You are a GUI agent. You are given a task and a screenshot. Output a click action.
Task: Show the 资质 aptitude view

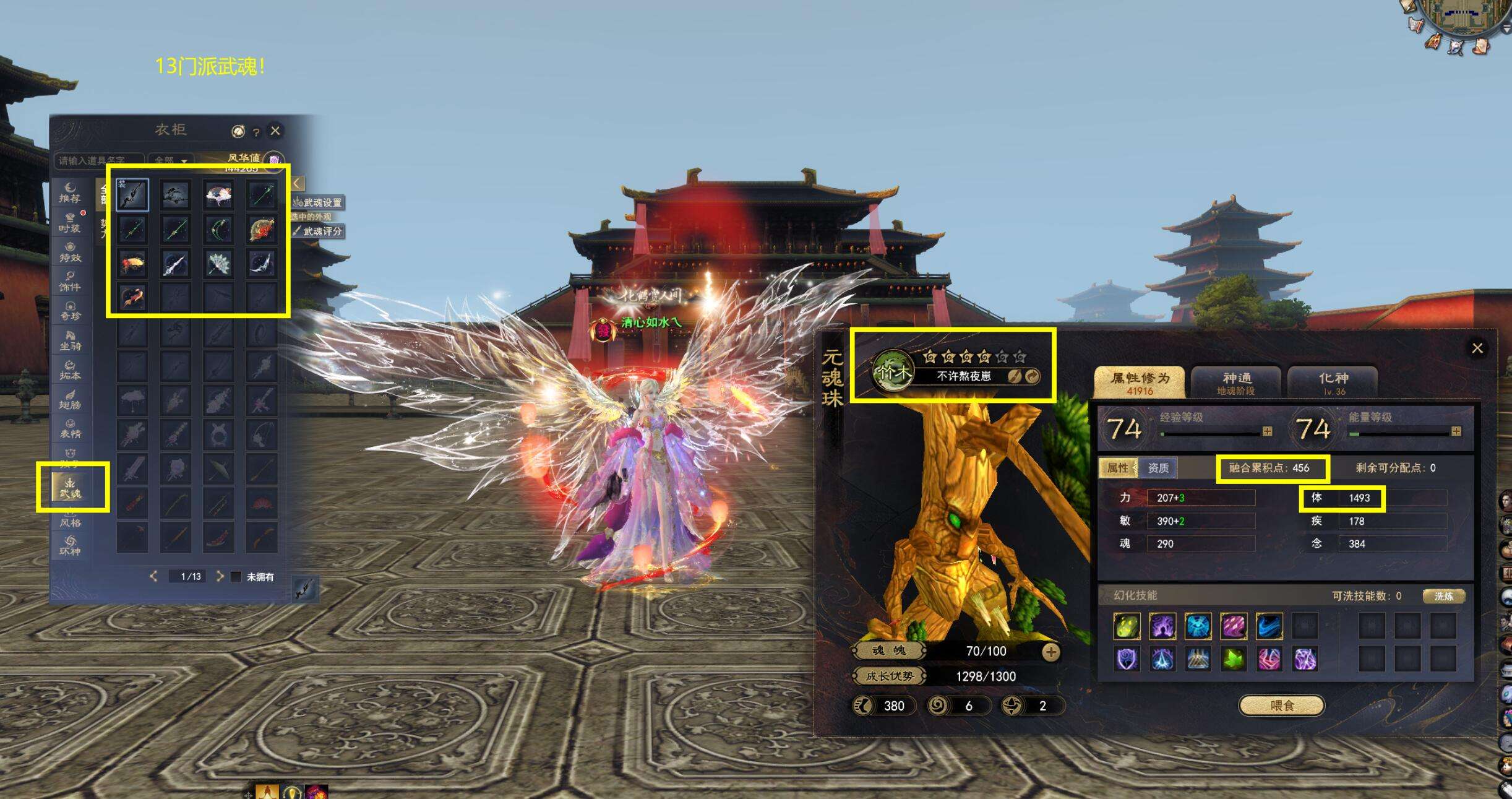pyautogui.click(x=1158, y=468)
